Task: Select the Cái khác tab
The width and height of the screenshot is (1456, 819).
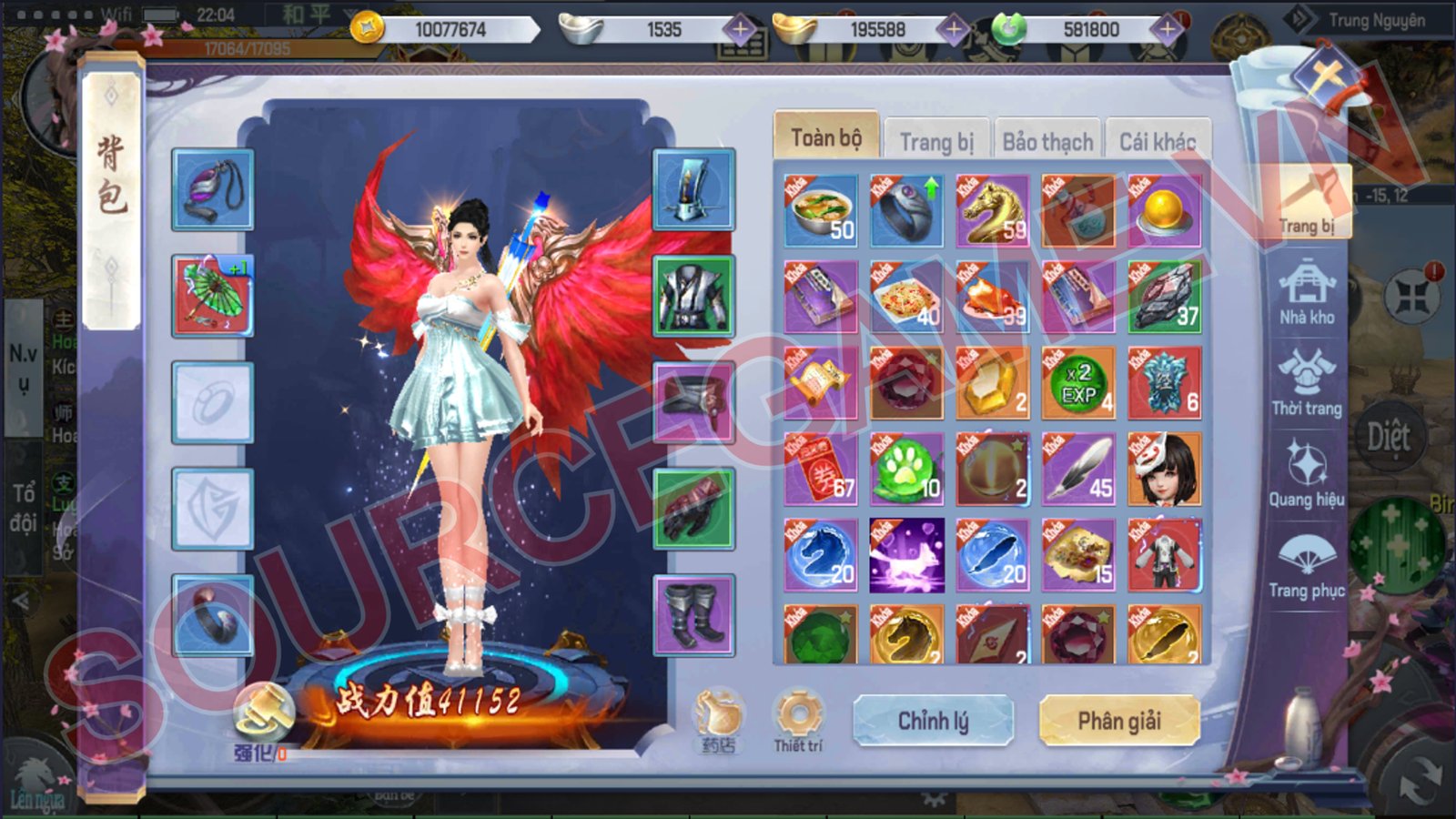Action: point(1157,142)
